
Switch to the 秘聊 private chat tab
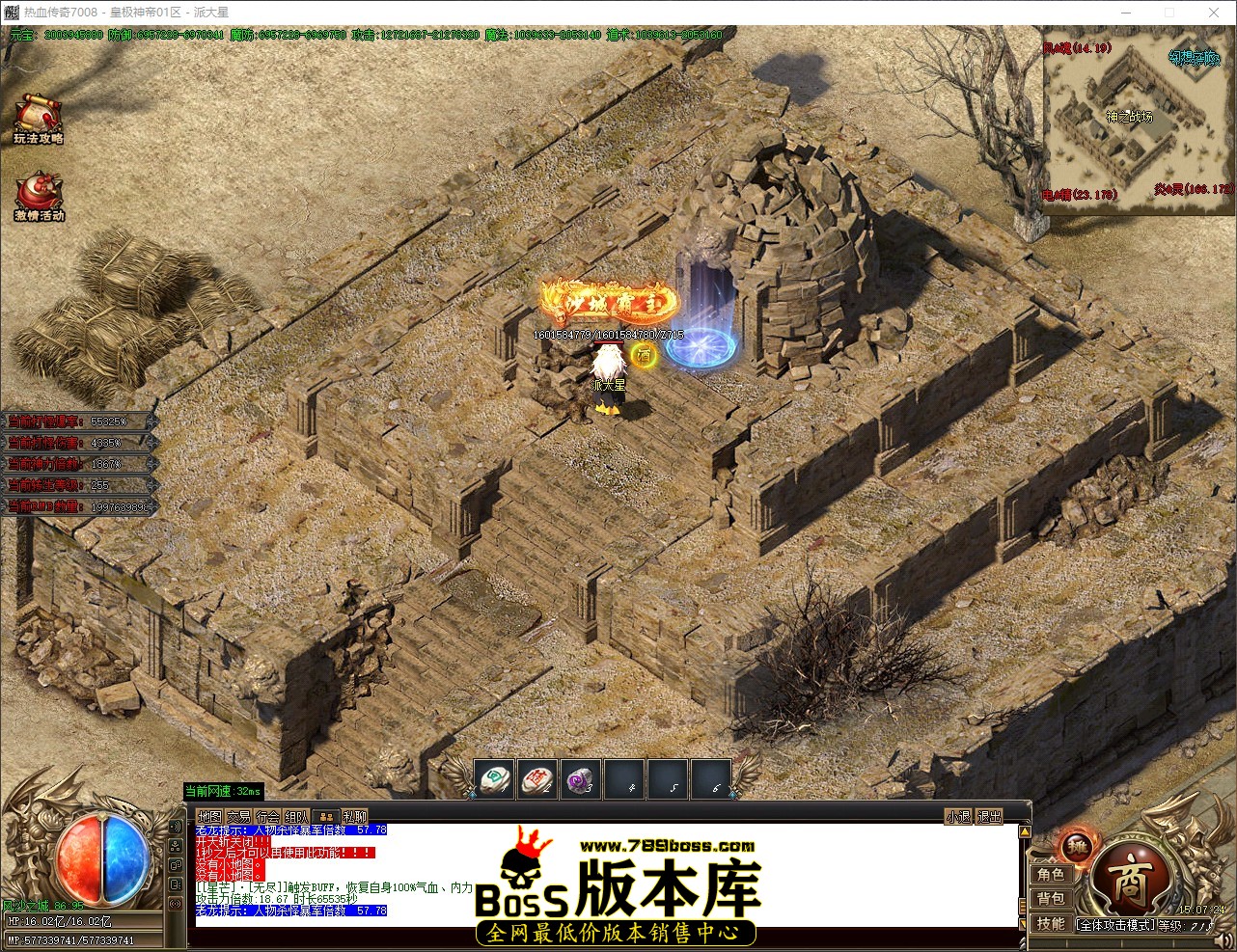[353, 815]
